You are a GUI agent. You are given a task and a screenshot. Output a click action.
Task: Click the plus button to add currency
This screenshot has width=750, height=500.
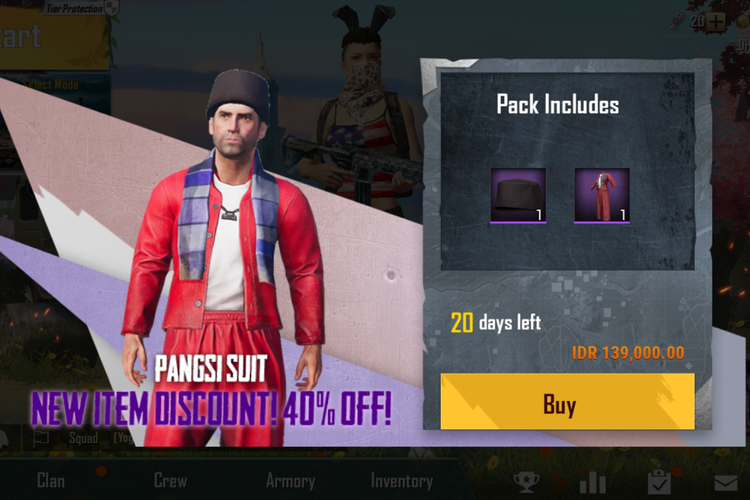point(716,21)
